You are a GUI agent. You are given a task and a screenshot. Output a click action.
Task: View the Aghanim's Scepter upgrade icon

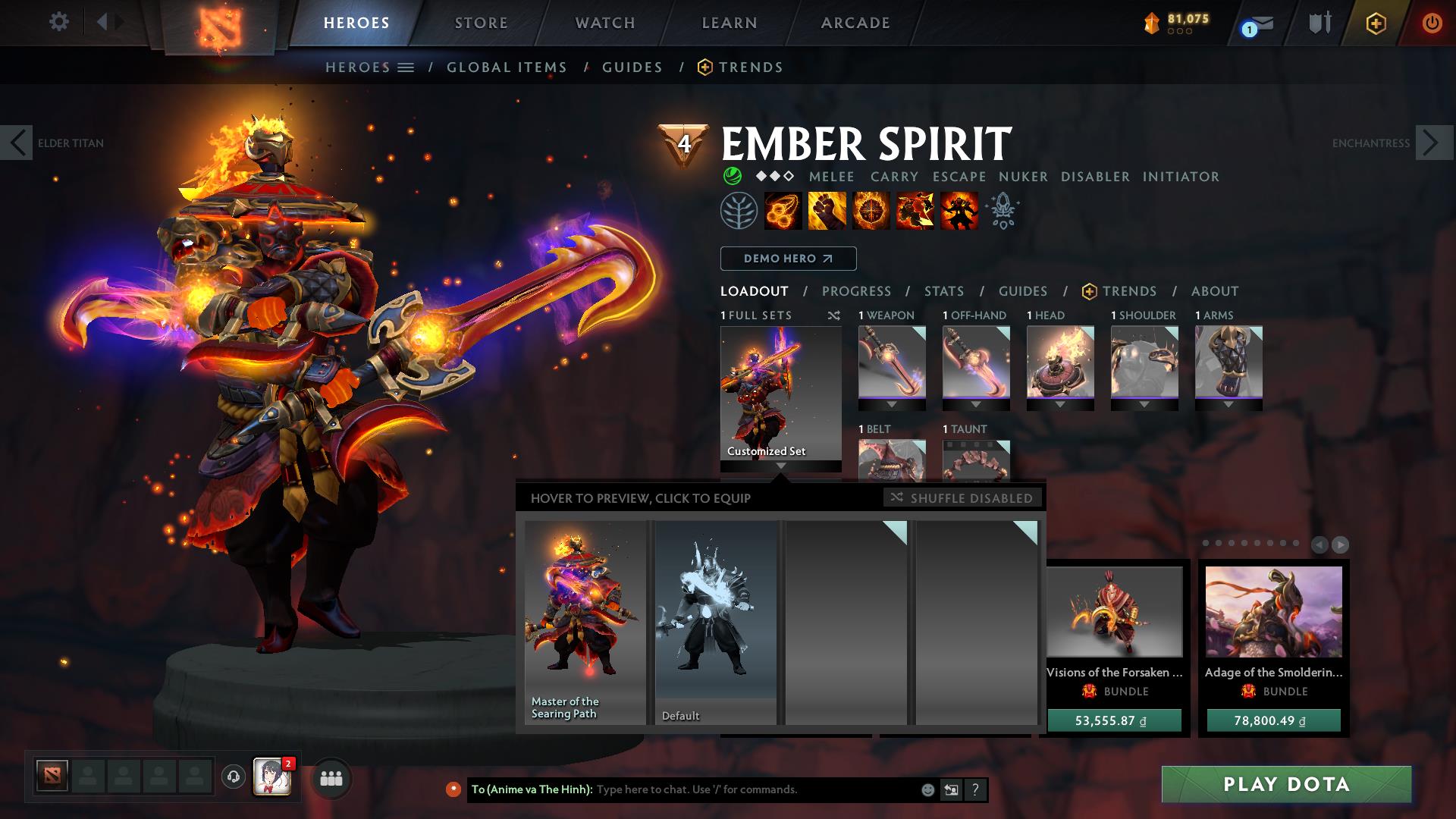1001,212
